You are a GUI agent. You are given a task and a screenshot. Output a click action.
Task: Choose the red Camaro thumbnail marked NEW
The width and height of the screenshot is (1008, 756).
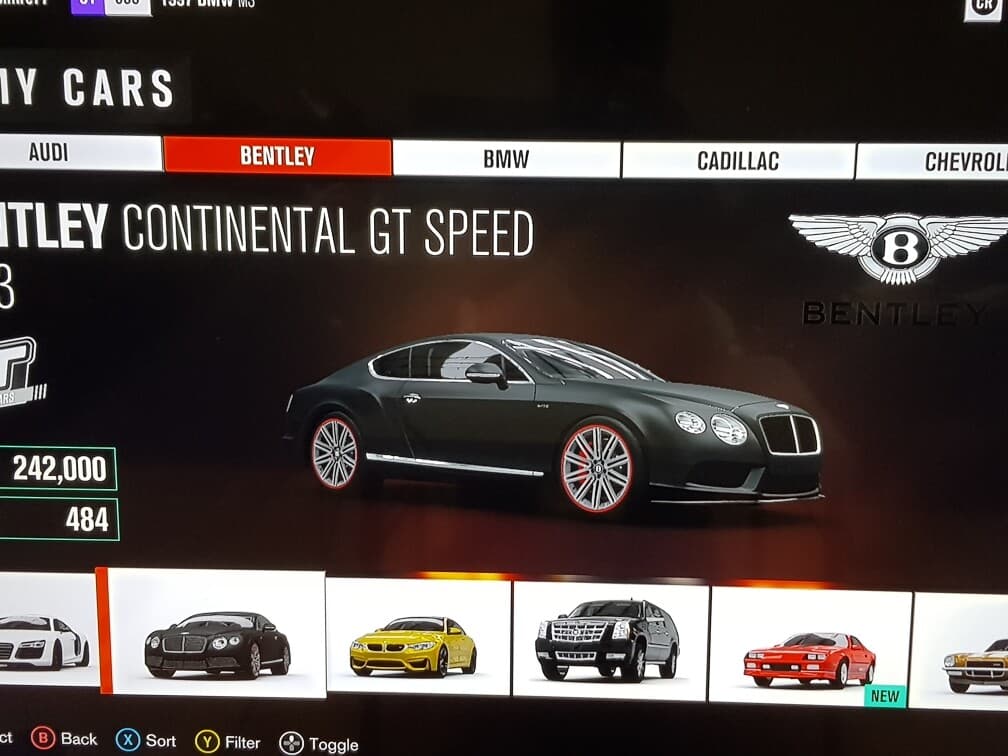tap(810, 647)
